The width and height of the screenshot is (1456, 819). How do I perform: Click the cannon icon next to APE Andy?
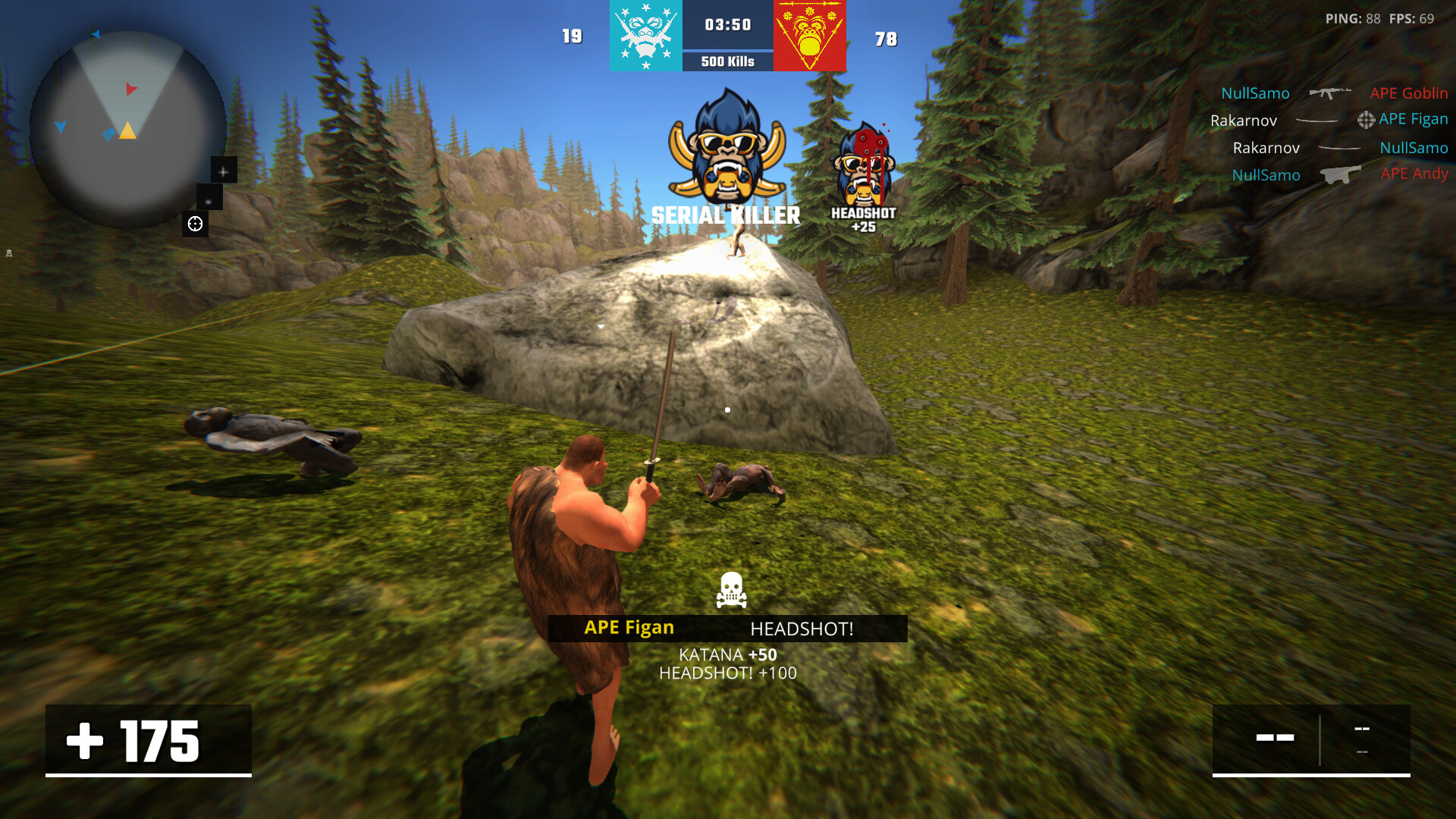tap(1341, 174)
